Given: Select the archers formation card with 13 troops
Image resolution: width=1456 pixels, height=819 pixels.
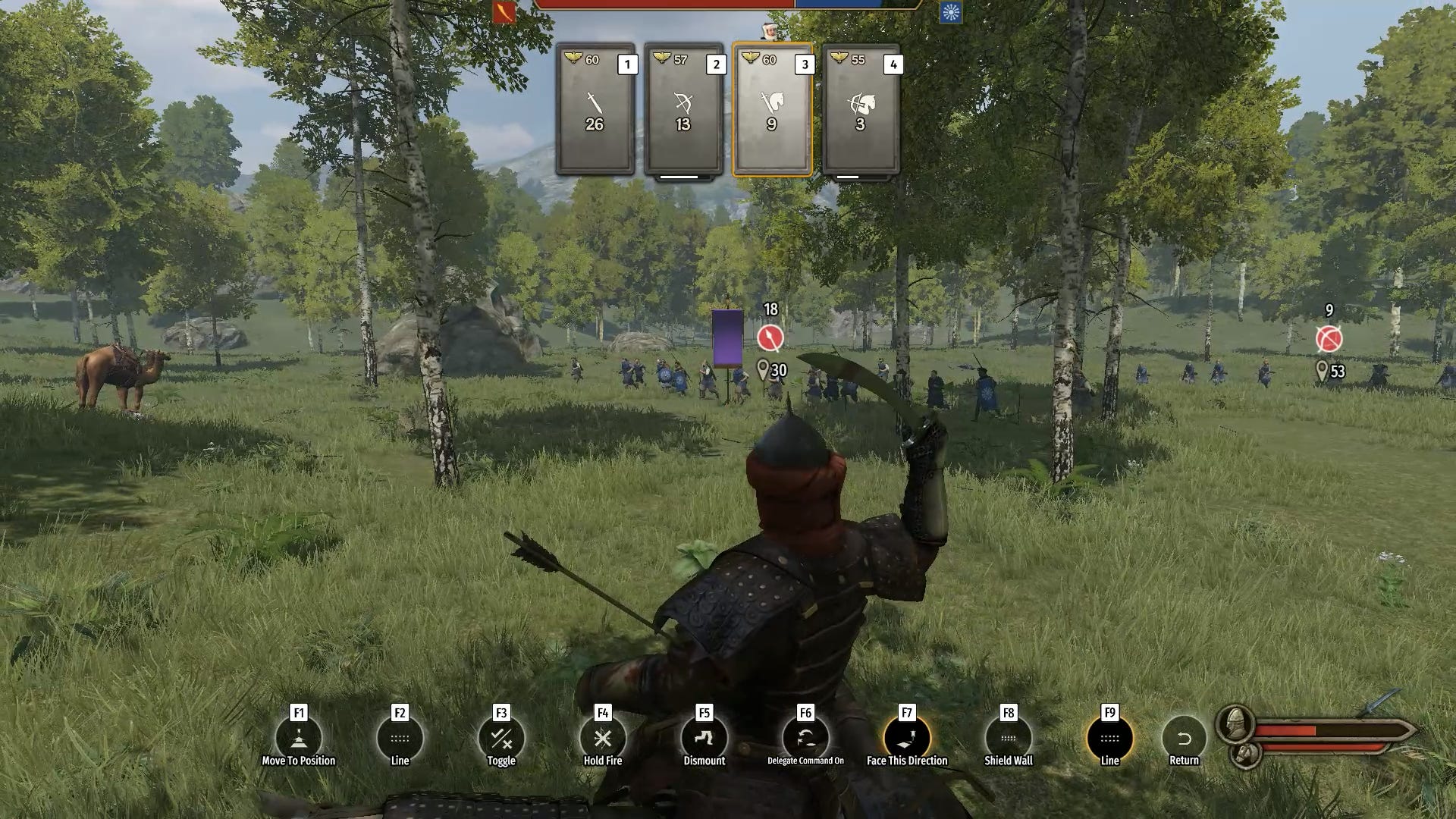Looking at the screenshot, I should point(683,110).
